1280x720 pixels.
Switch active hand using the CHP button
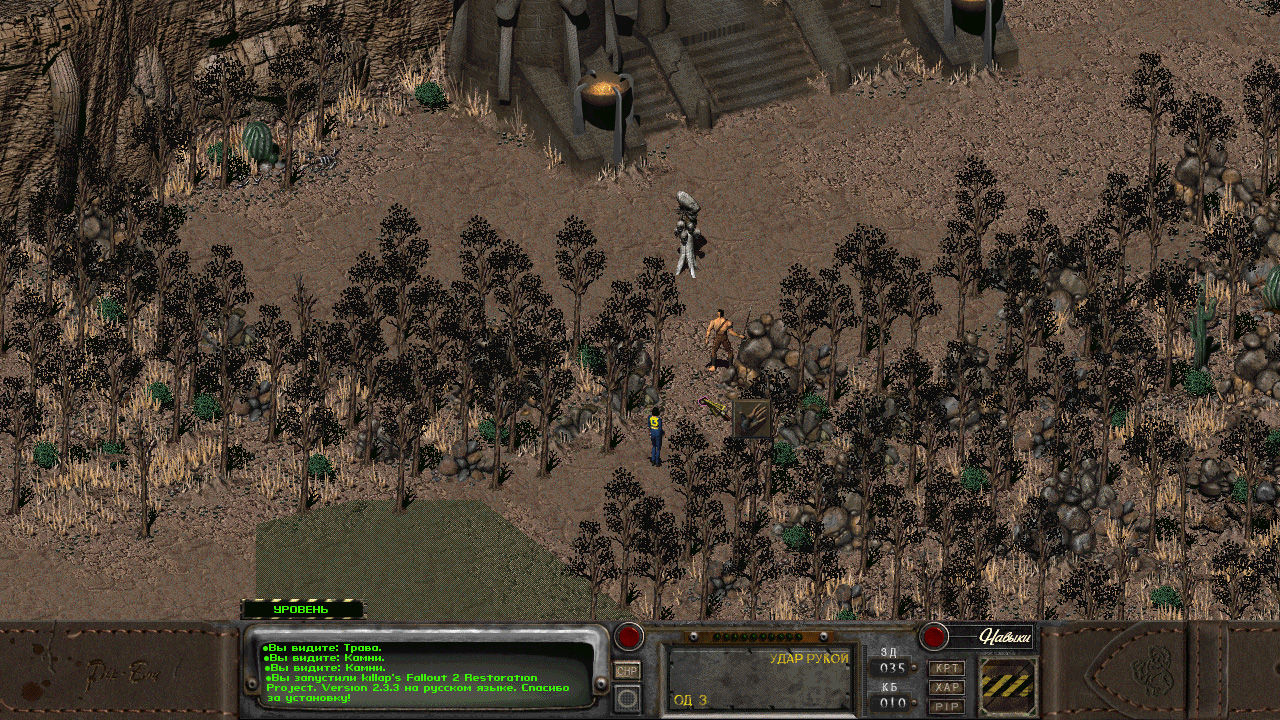pyautogui.click(x=626, y=671)
